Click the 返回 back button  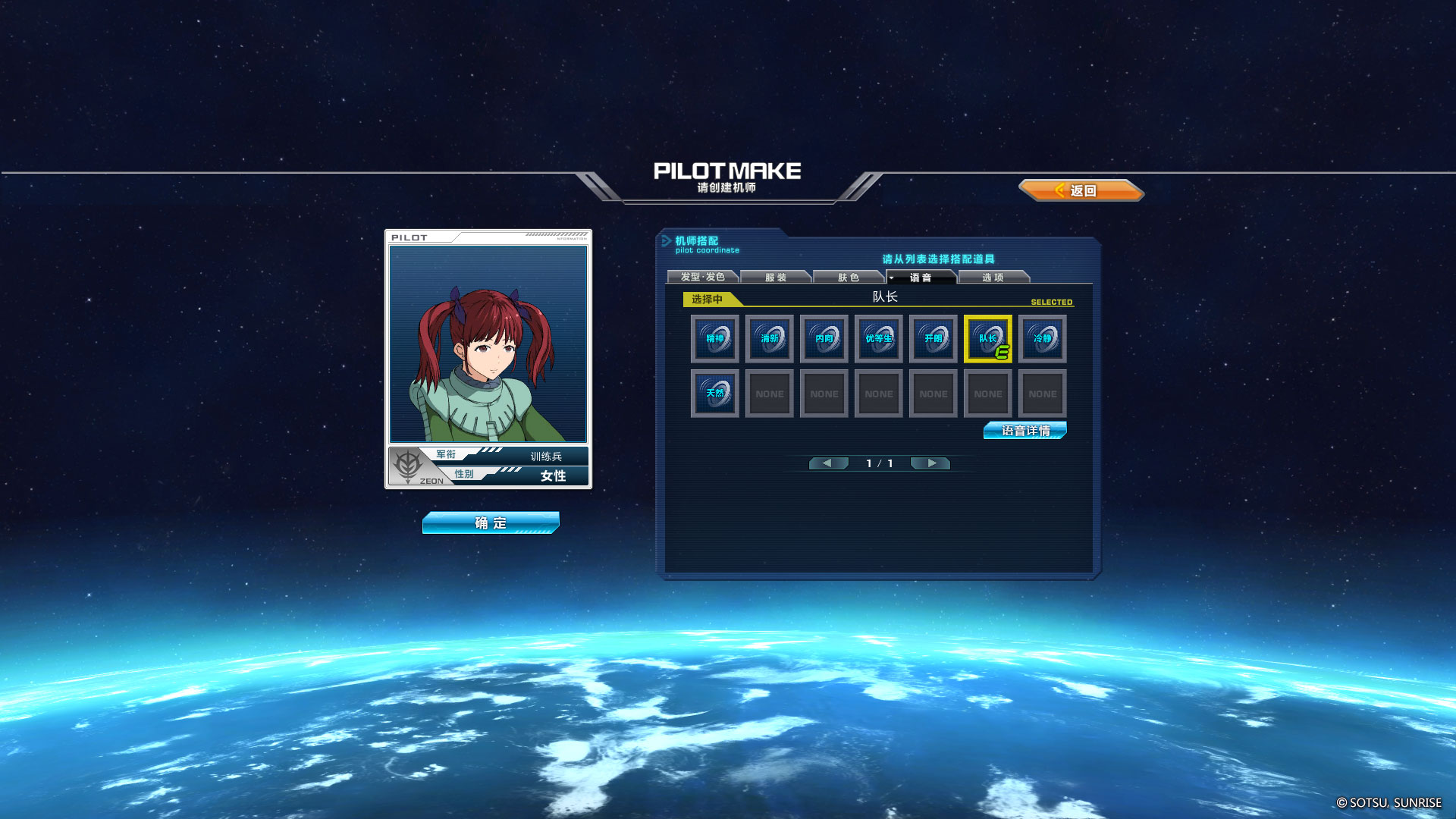click(1081, 190)
